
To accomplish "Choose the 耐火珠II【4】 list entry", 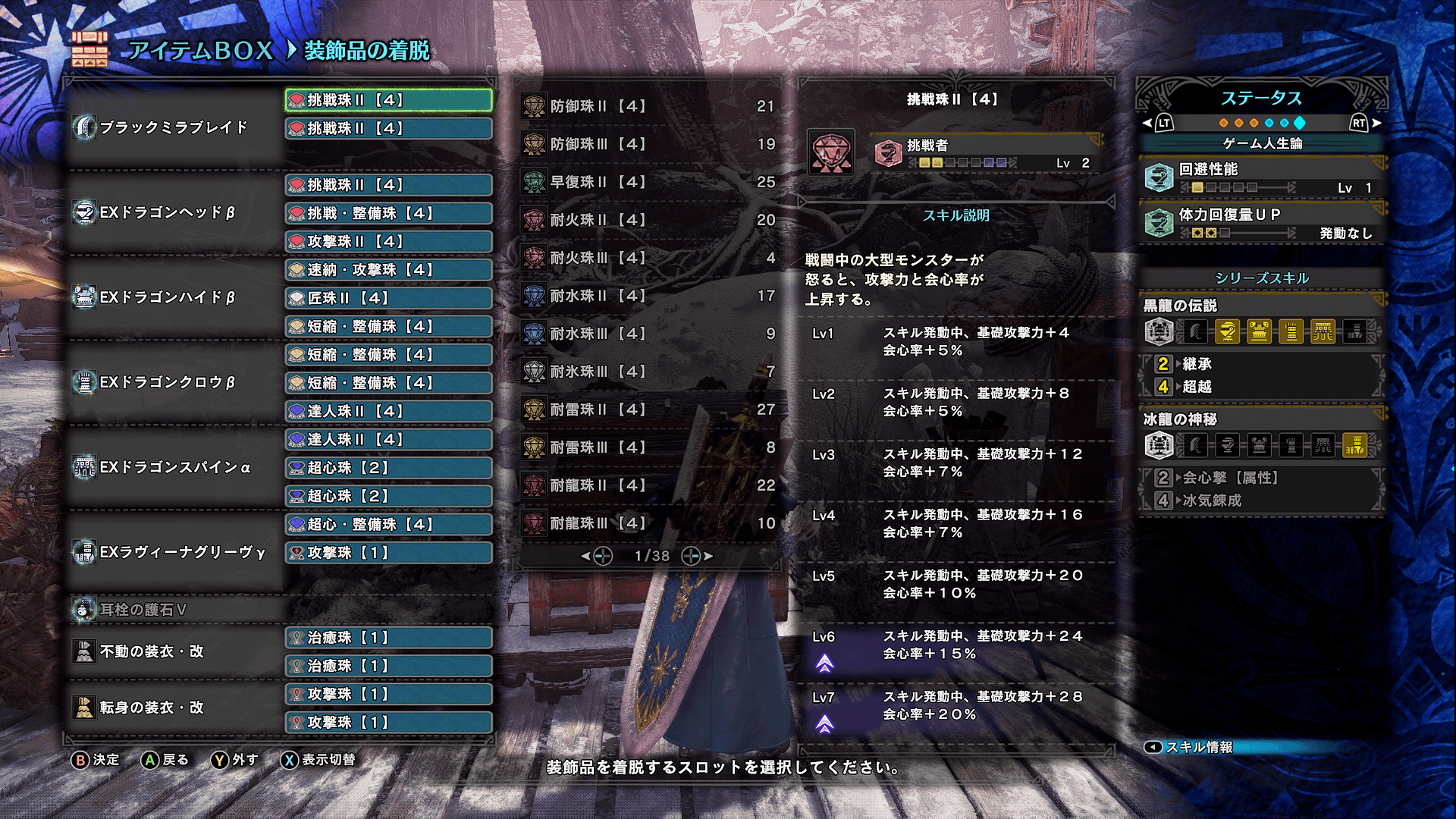I will 648,220.
